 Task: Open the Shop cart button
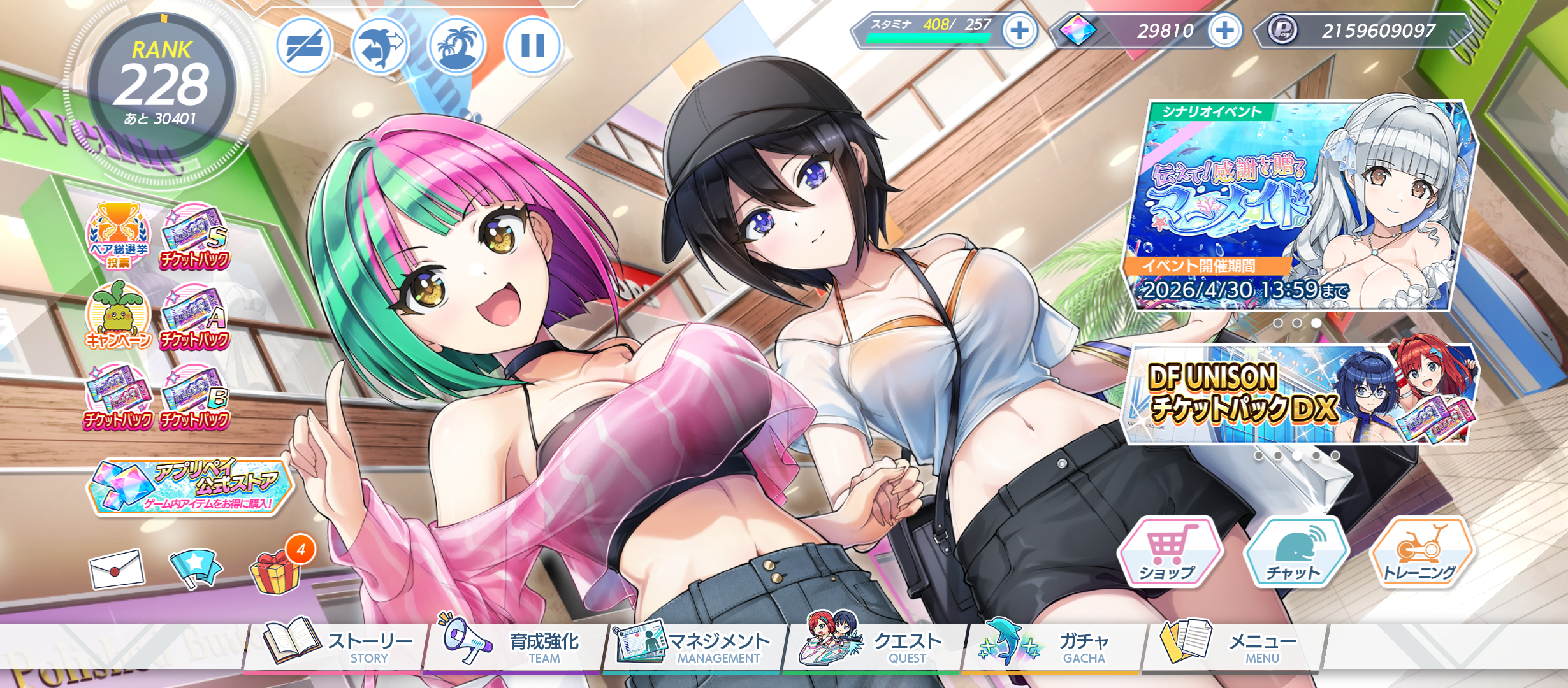pyautogui.click(x=1168, y=552)
